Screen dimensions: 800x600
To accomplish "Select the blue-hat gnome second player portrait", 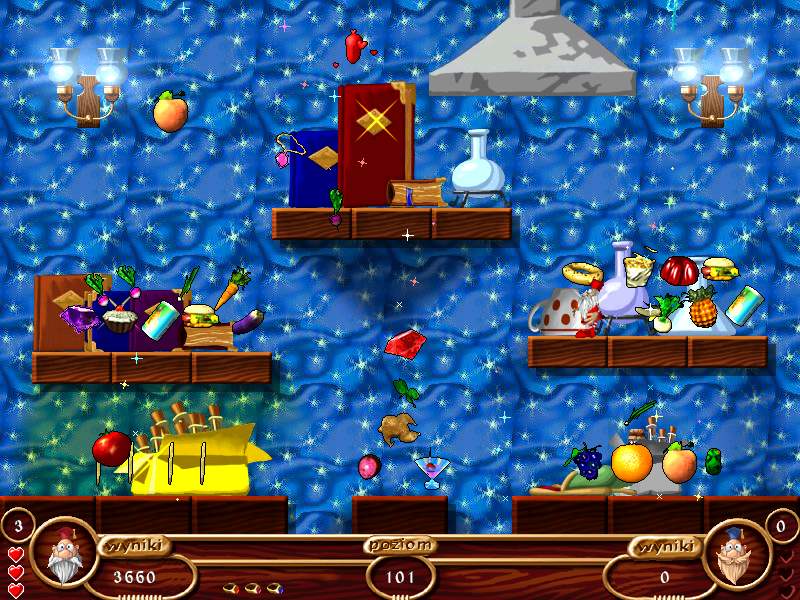I will click(736, 553).
